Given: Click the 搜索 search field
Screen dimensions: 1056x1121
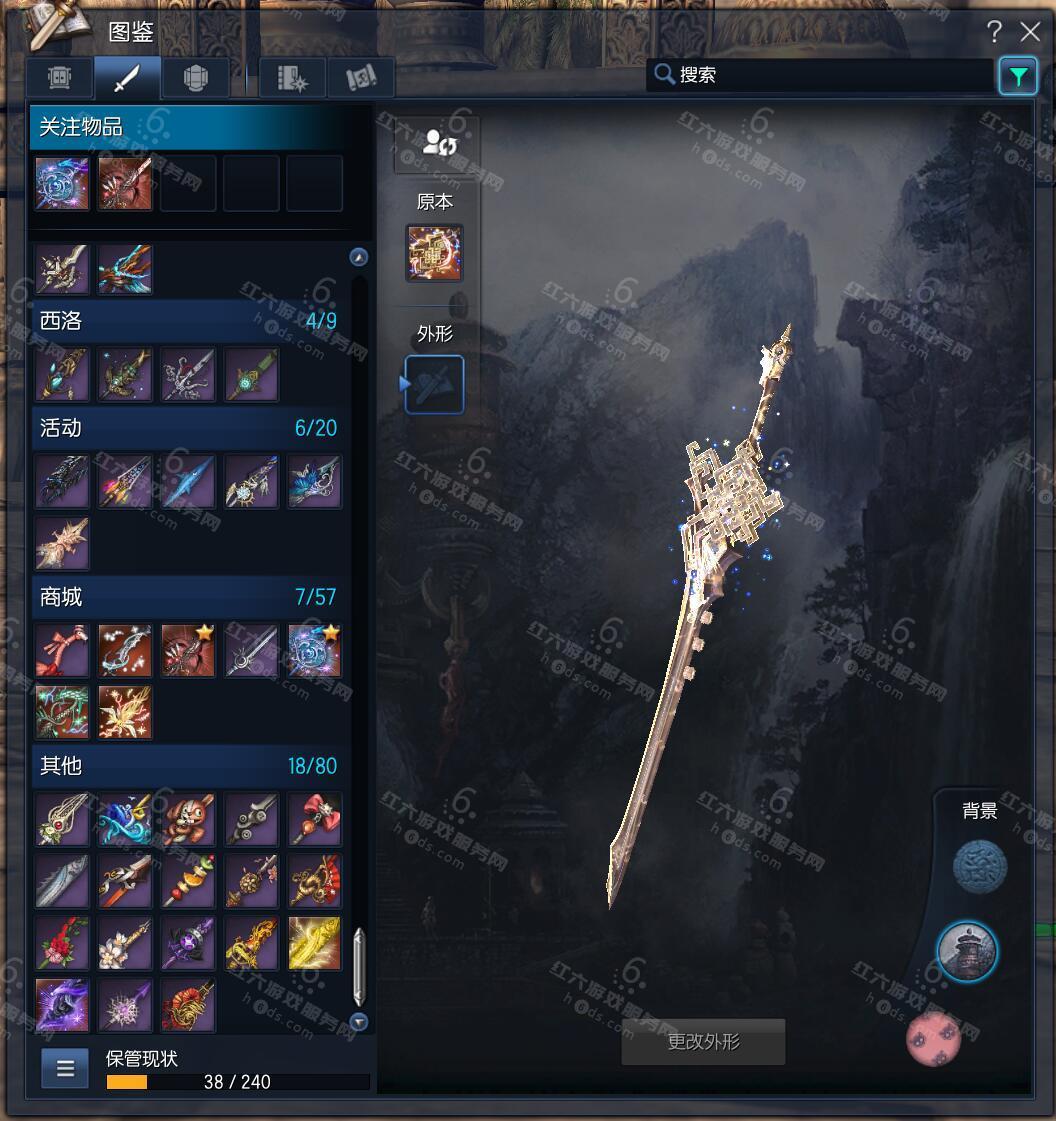Looking at the screenshot, I should coord(820,75).
